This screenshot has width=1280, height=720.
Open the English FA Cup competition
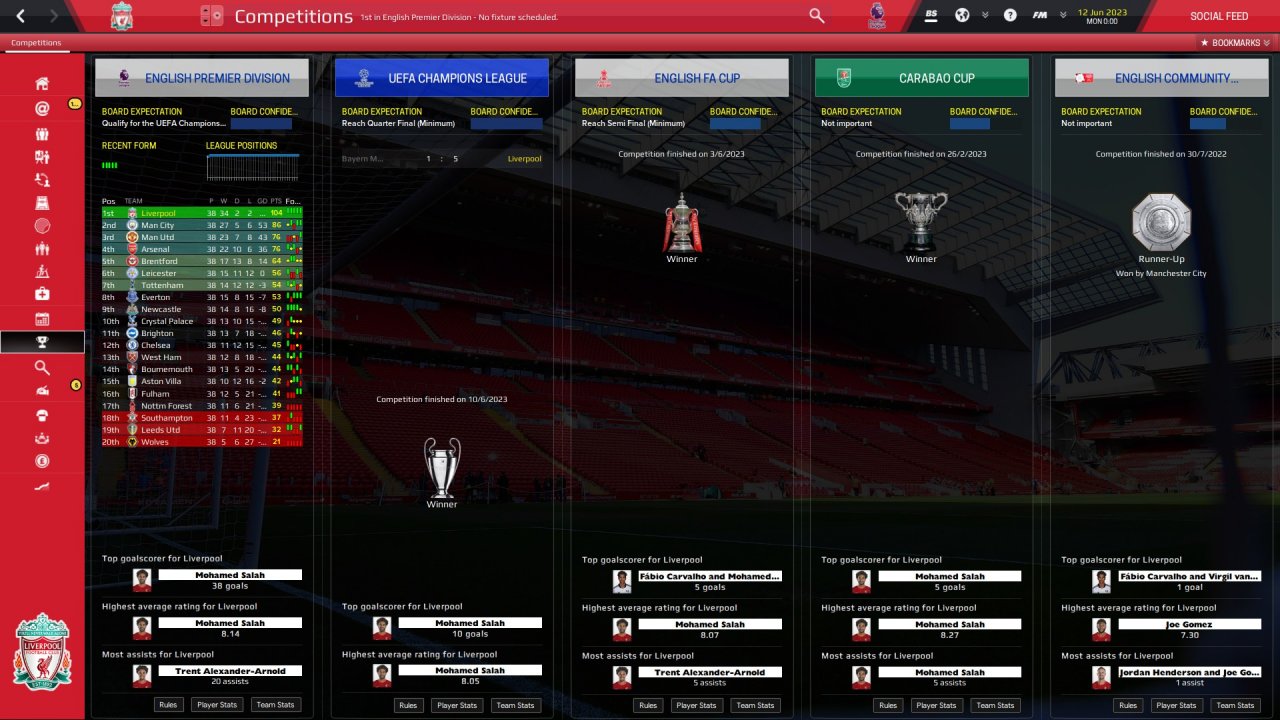pos(682,78)
